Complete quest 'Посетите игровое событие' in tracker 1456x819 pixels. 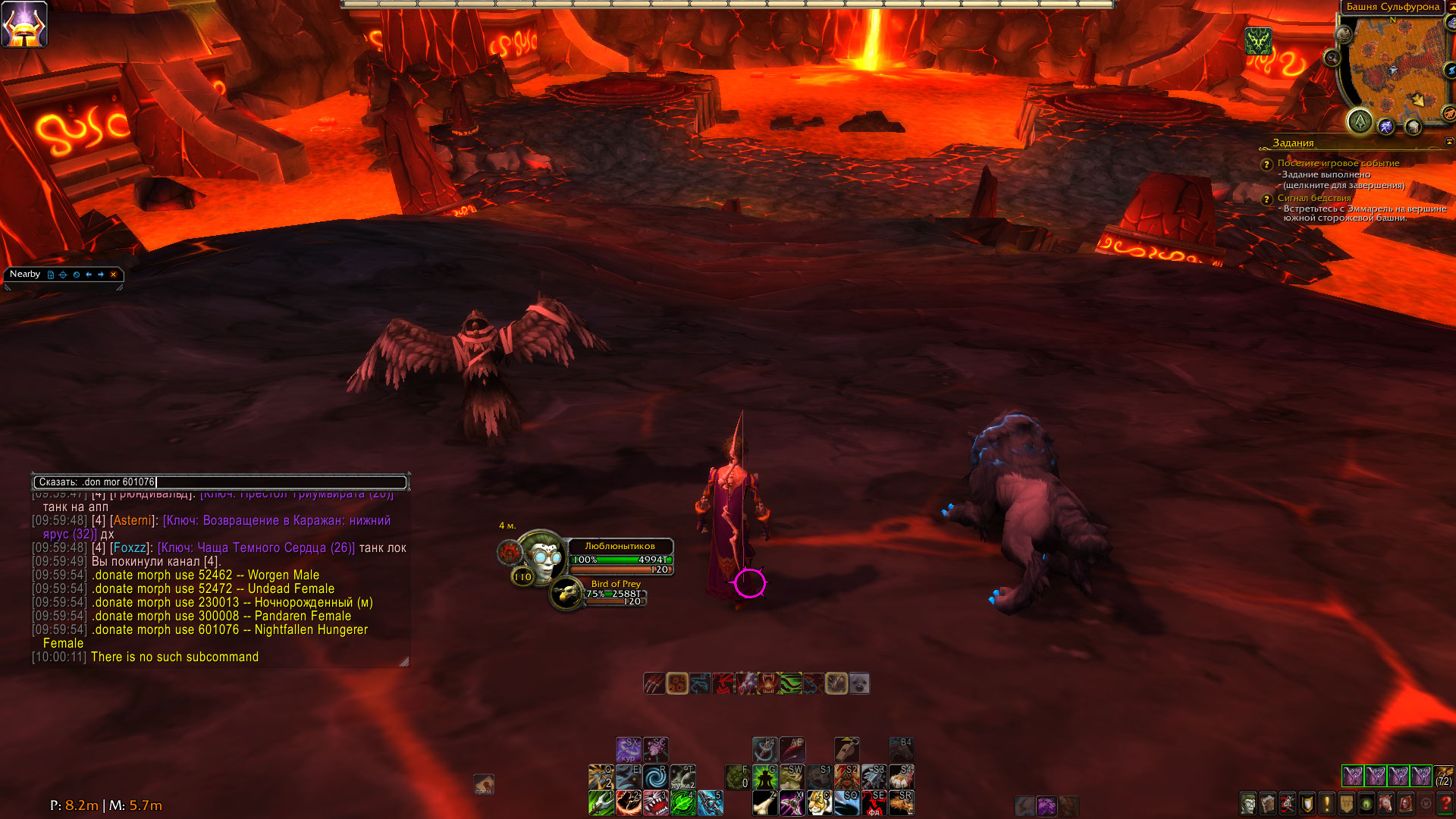tap(1338, 163)
